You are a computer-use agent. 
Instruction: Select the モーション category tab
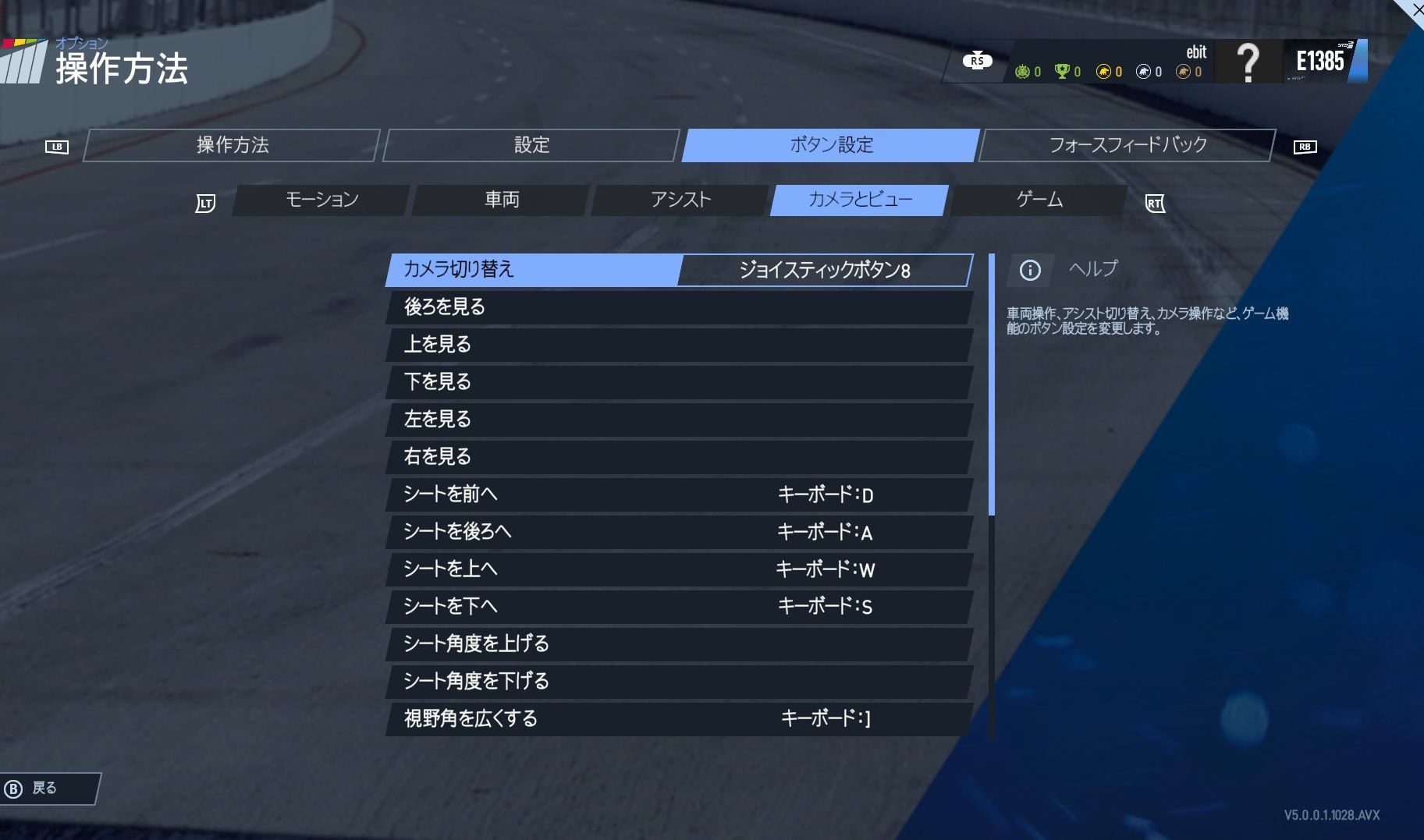tap(321, 200)
